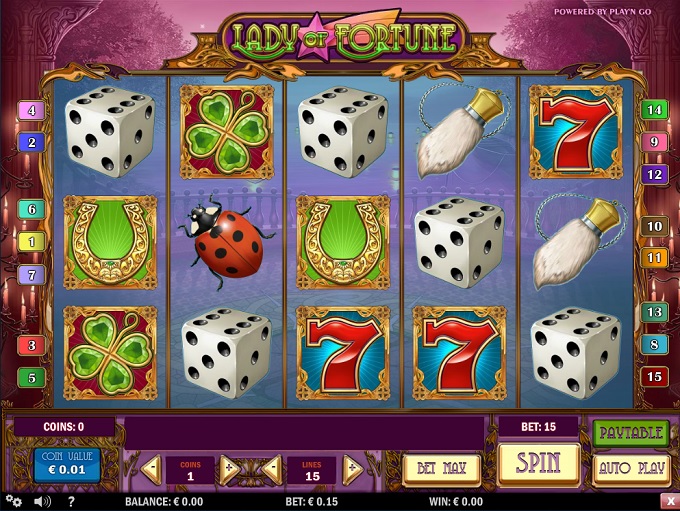680x511 pixels.
Task: Close the game with the red X
Action: (x=668, y=501)
